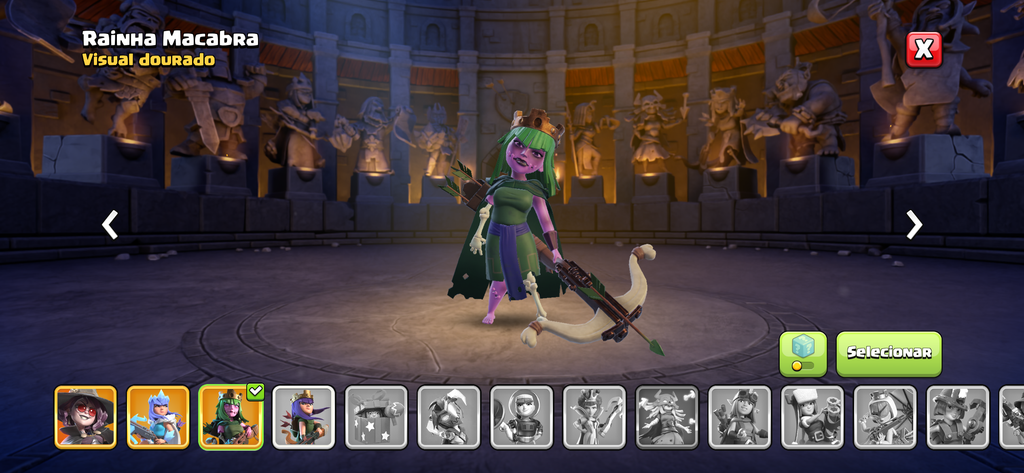
Task: Select the witch hat red-glasses skin thumbnail
Action: pos(85,416)
